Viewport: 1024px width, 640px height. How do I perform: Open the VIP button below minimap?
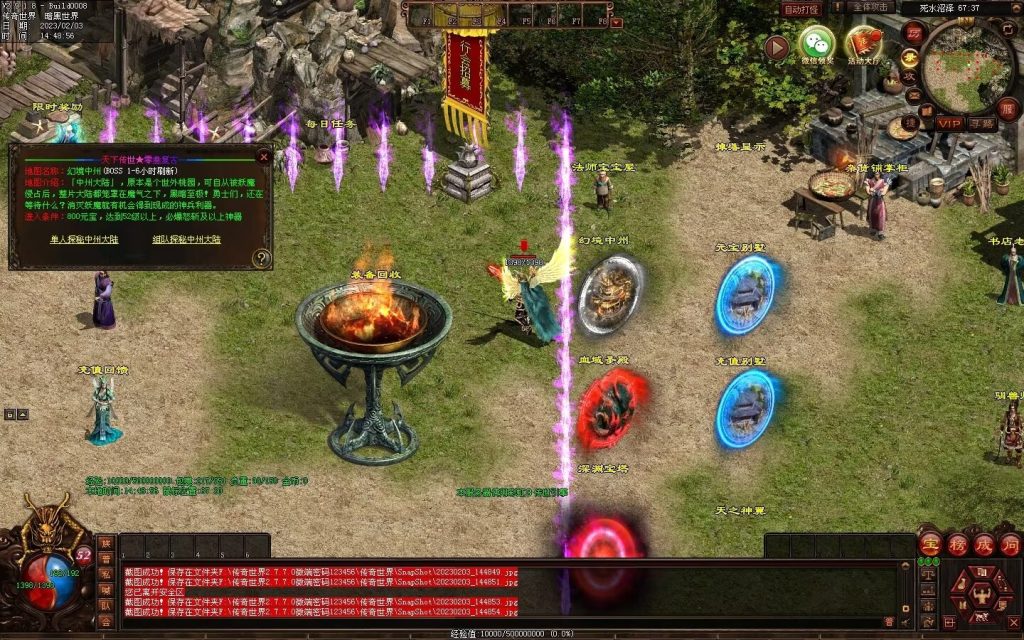click(x=949, y=123)
